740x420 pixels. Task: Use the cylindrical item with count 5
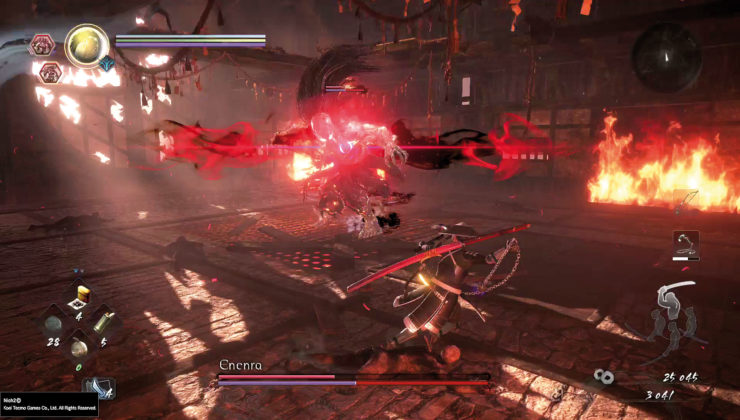tap(104, 322)
